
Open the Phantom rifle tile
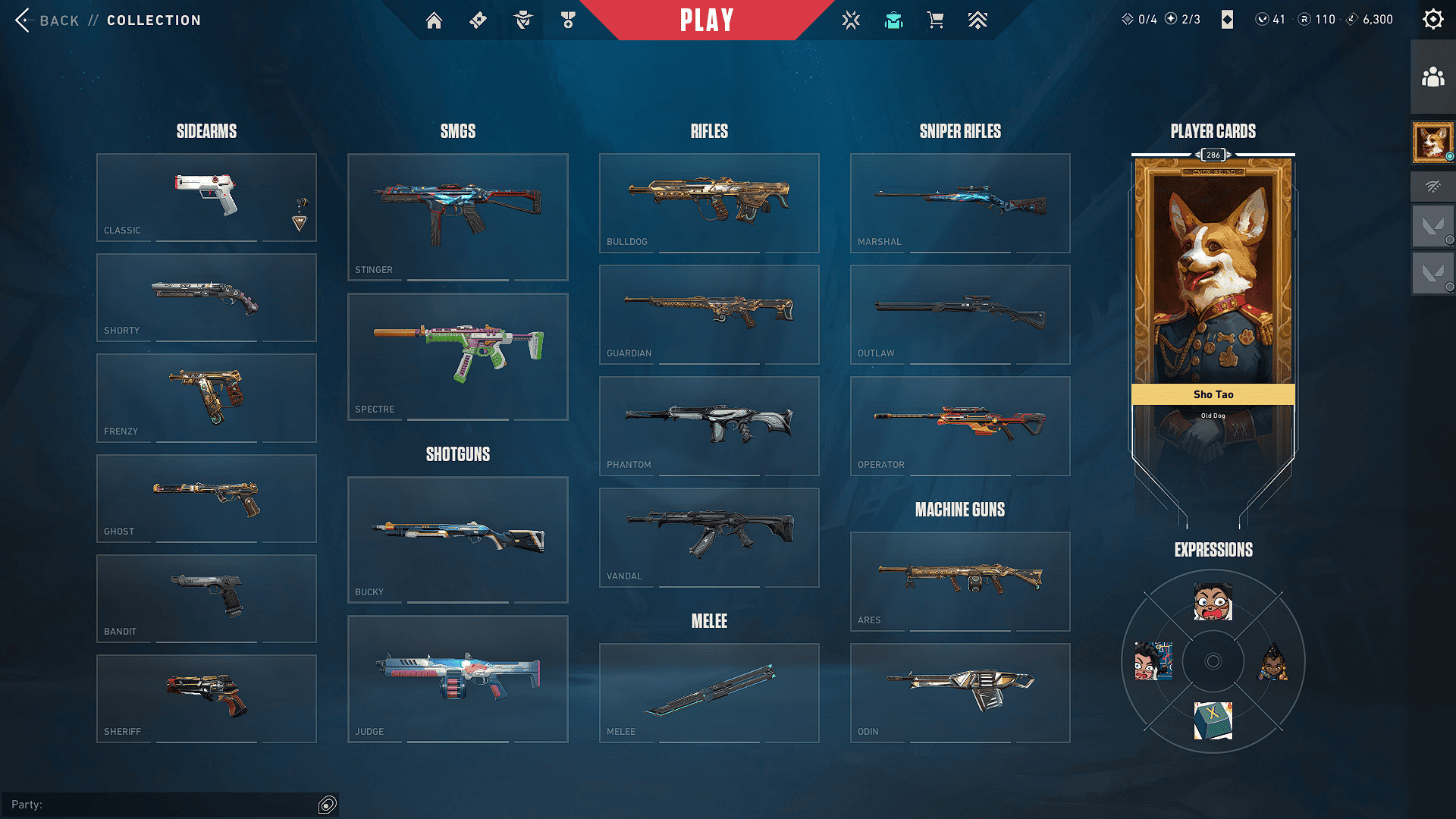tap(709, 425)
